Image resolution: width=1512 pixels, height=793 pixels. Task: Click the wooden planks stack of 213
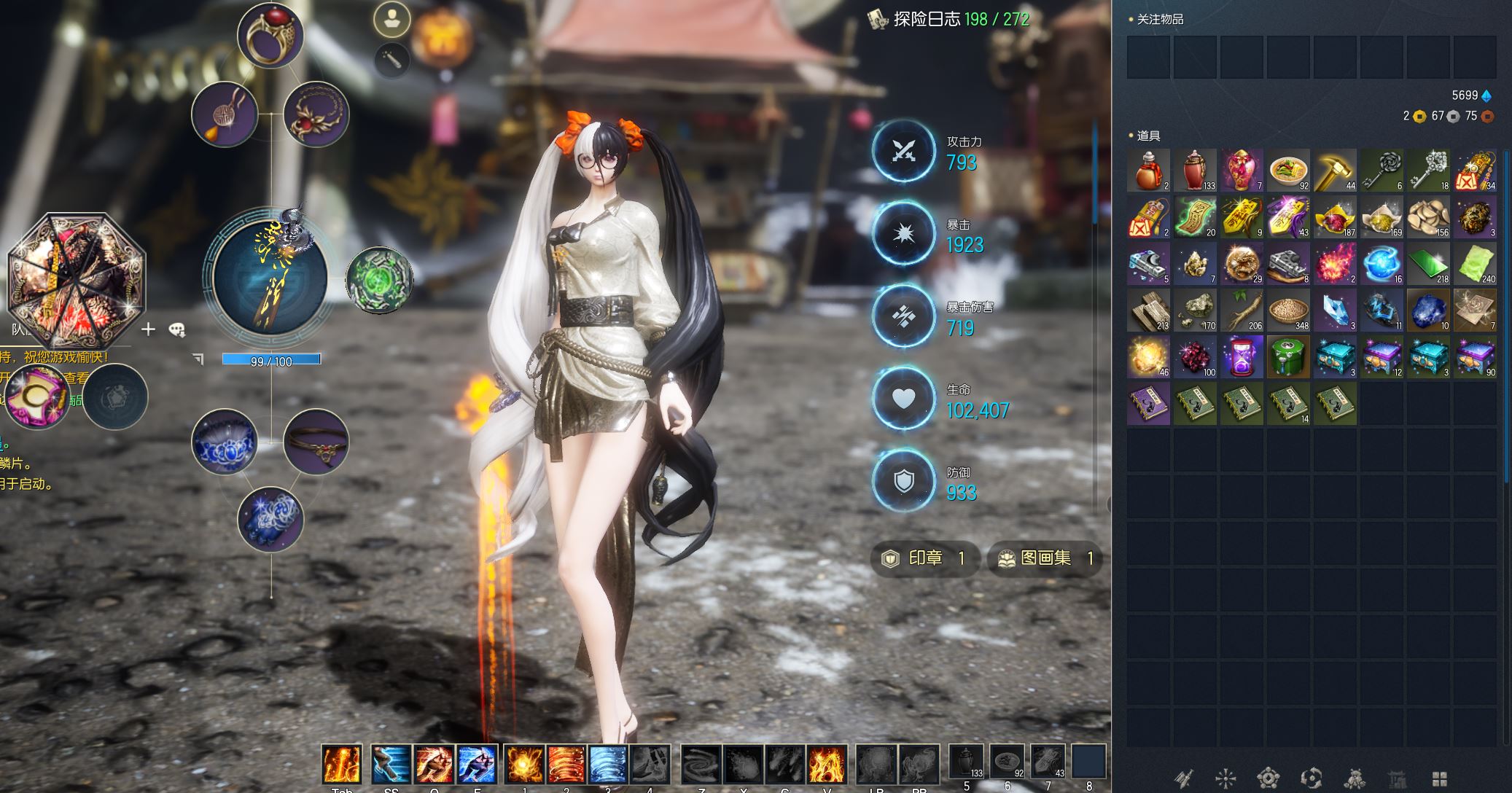click(x=1148, y=310)
